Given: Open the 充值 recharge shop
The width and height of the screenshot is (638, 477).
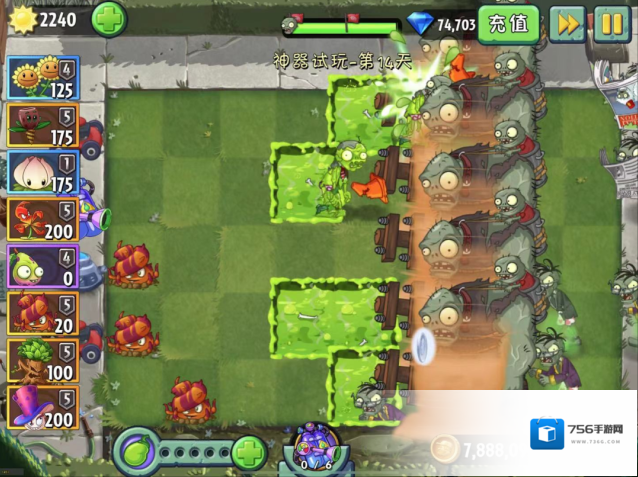Looking at the screenshot, I should tap(508, 23).
